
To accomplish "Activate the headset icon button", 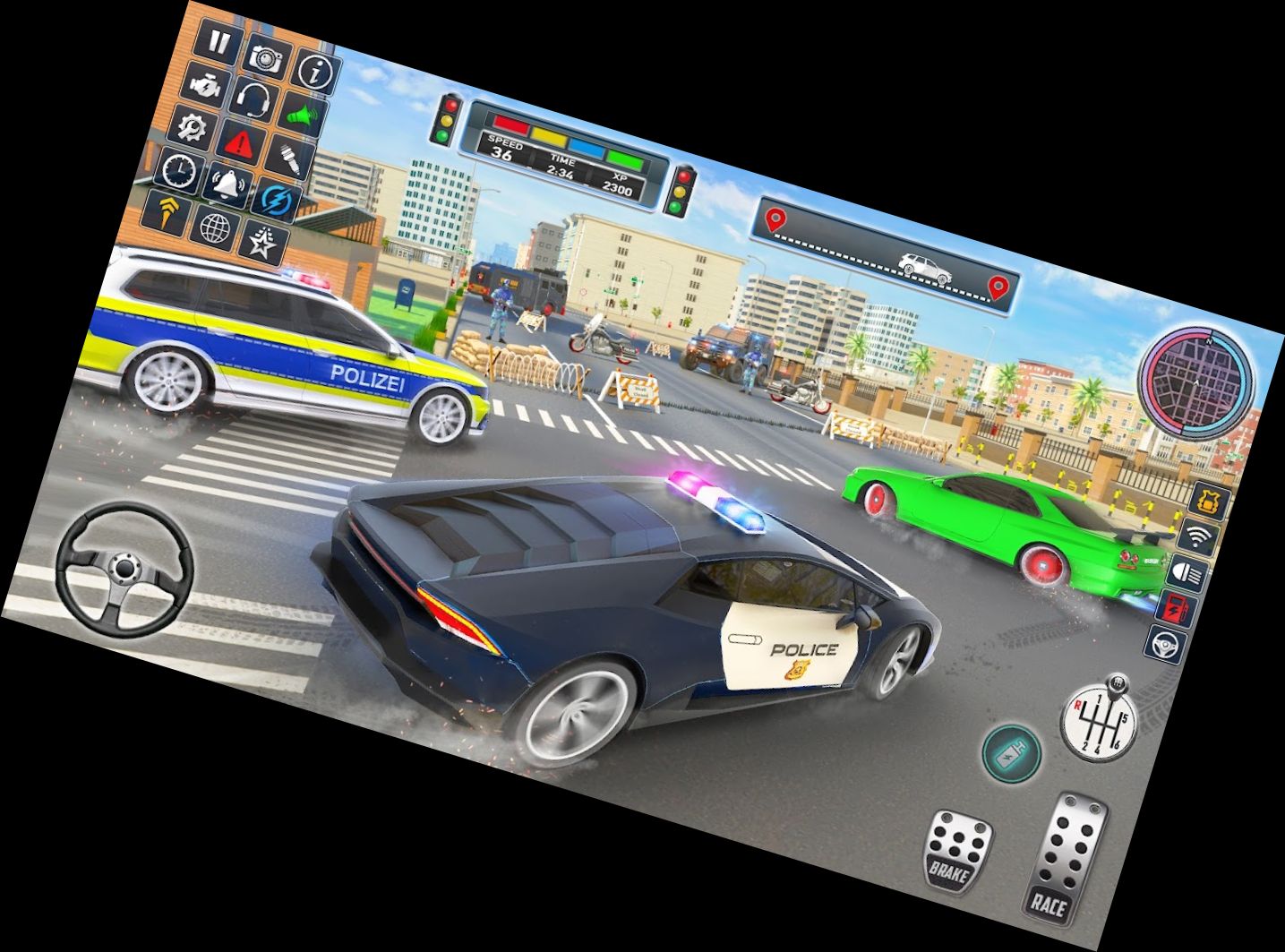I will coord(253,99).
